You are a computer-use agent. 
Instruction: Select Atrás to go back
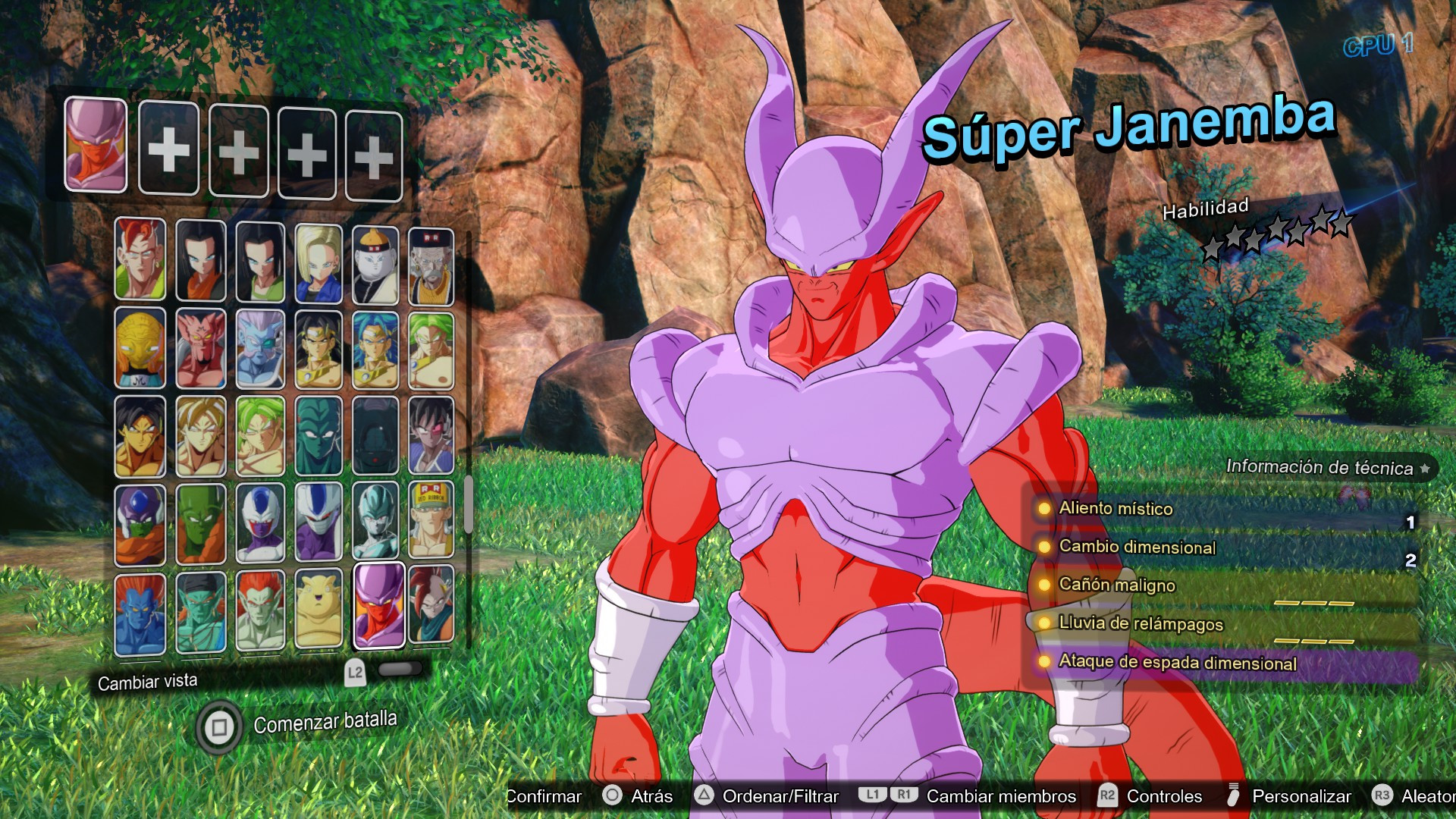(x=651, y=797)
